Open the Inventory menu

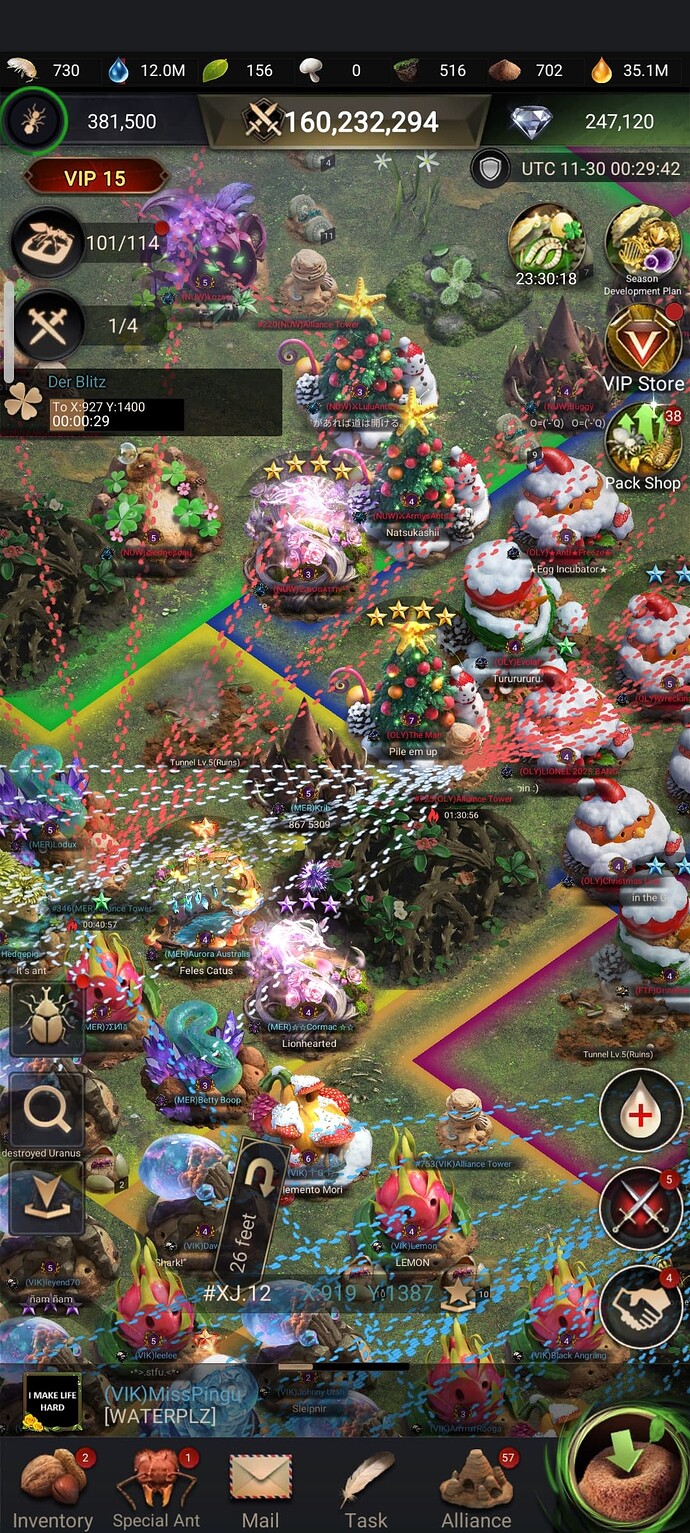[x=52, y=1488]
